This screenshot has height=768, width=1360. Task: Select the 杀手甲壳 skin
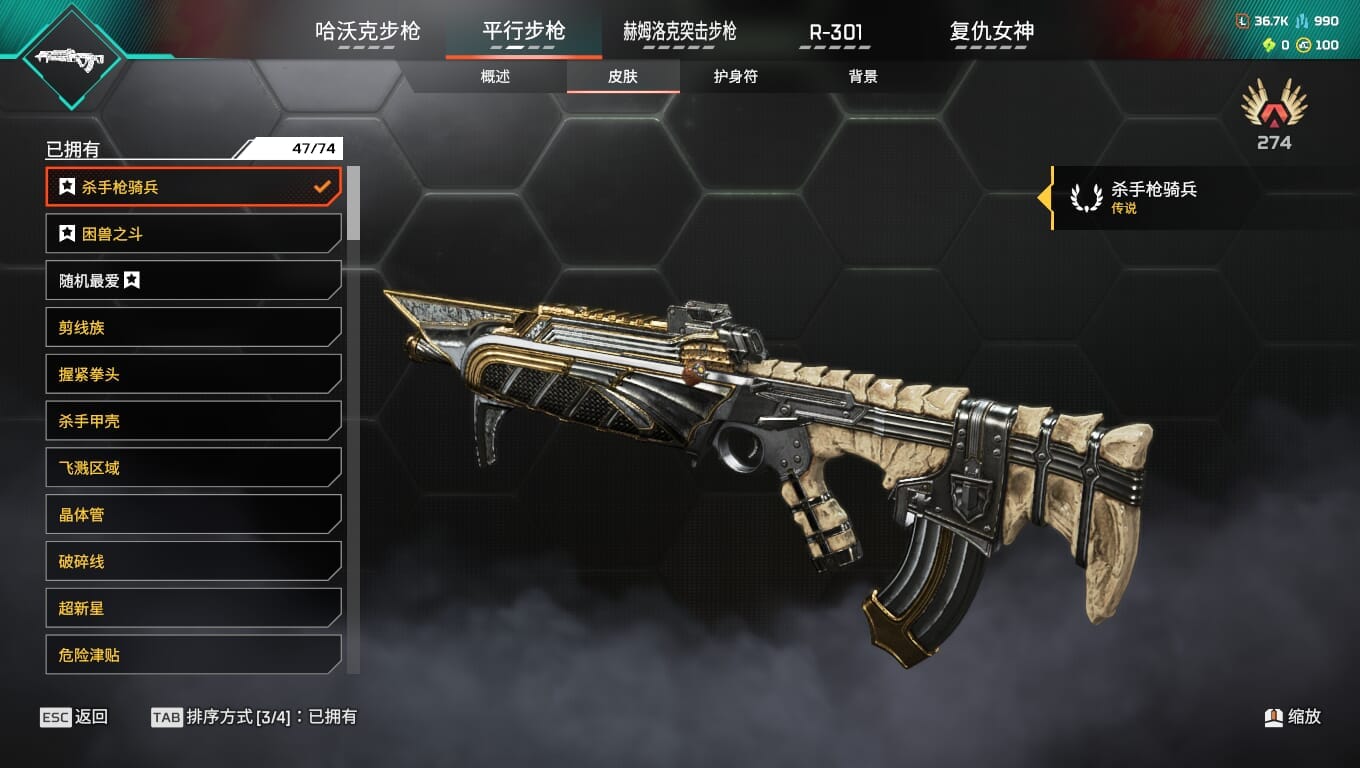click(193, 421)
